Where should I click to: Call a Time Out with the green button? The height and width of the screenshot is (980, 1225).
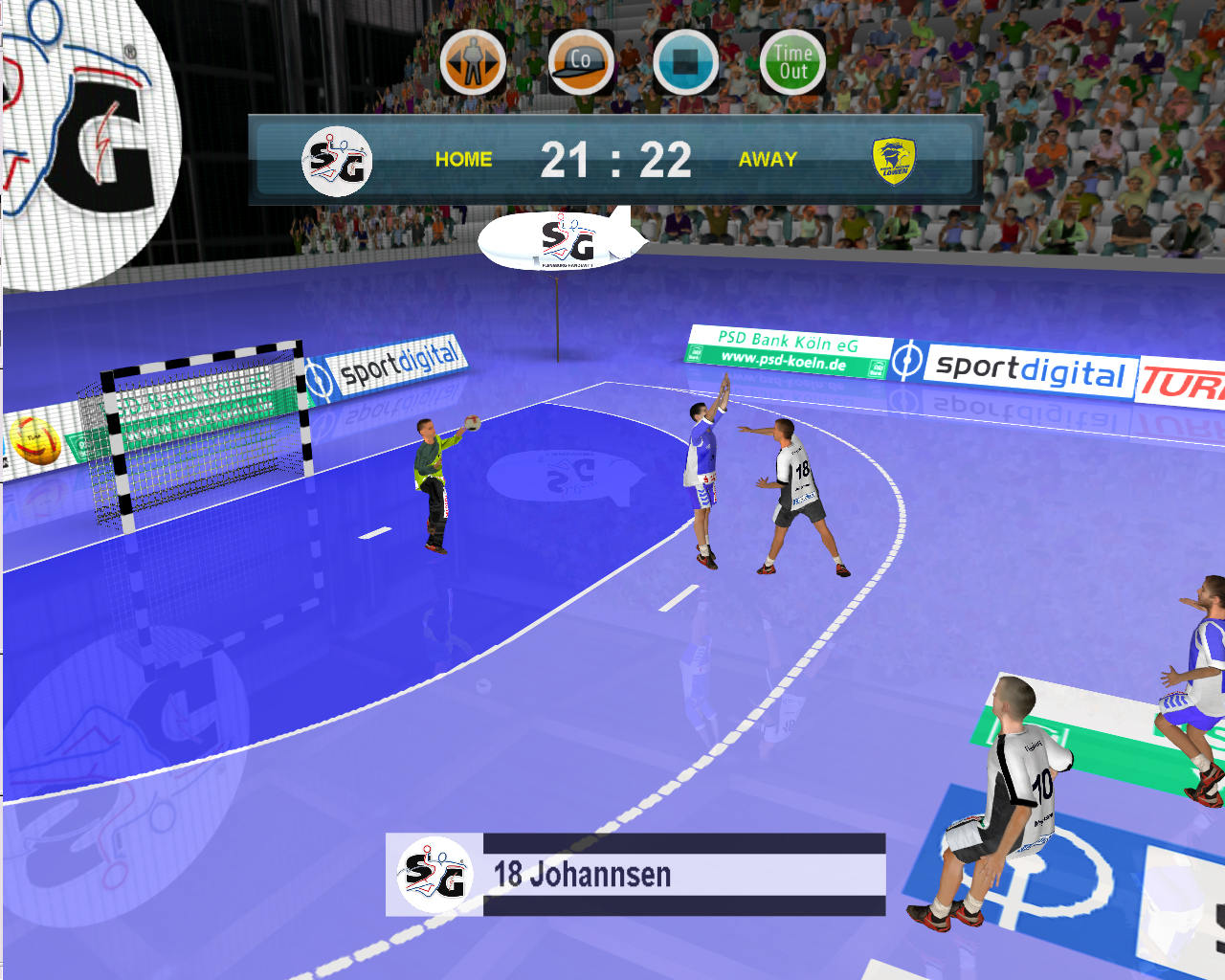792,62
